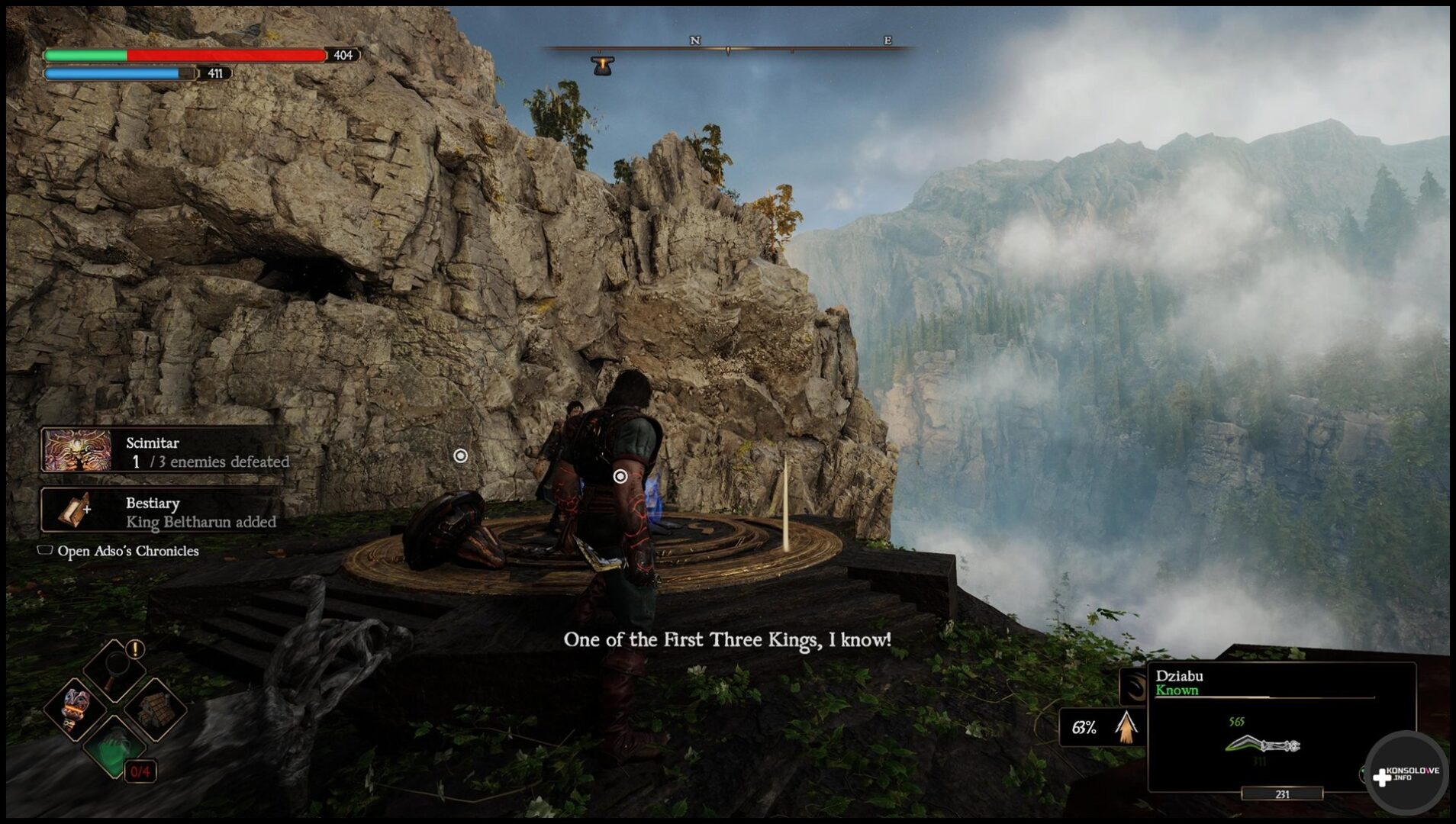Open the Bestiary King Beltharun notification

point(162,512)
